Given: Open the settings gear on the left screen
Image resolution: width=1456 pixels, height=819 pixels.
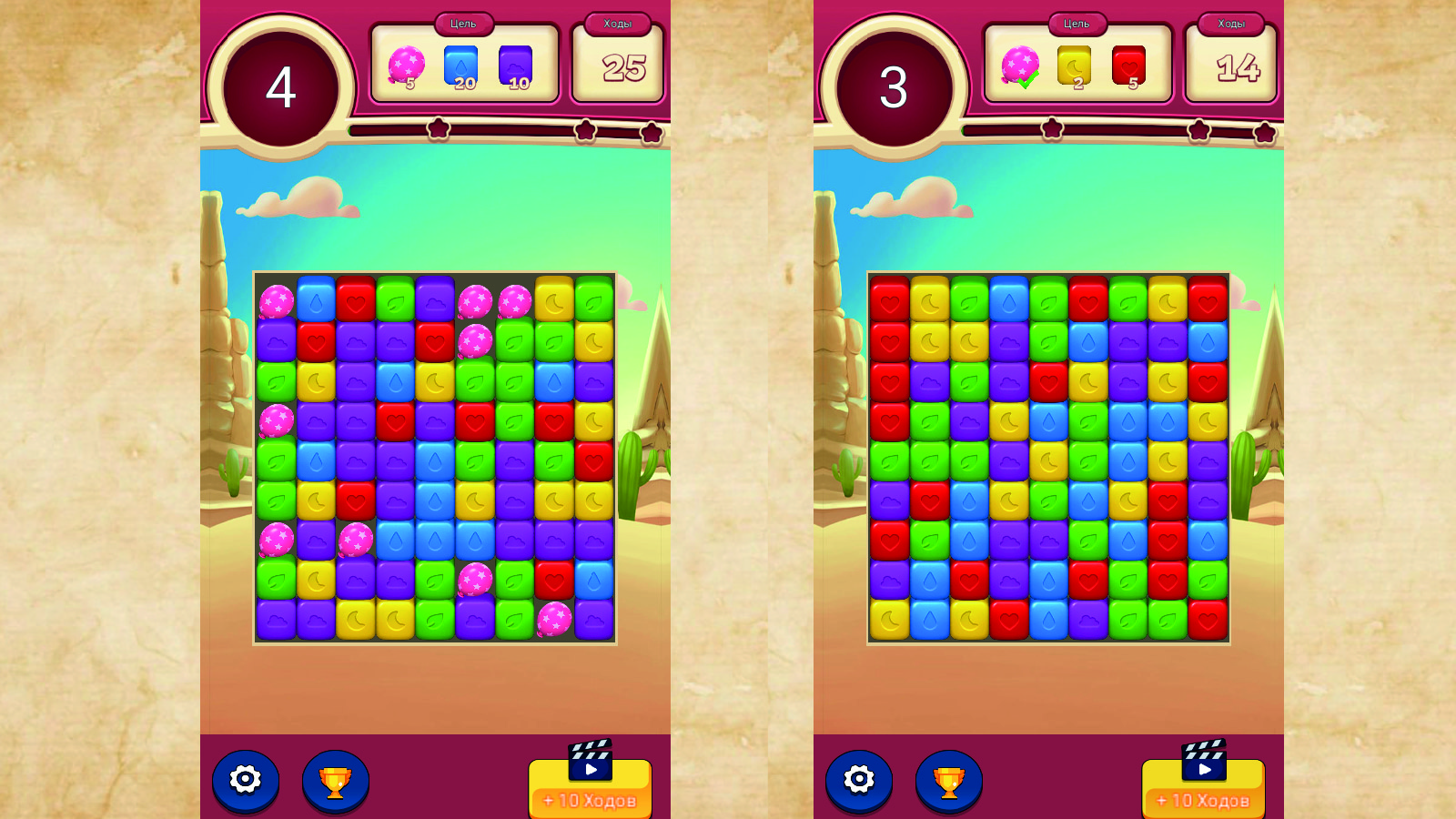Looking at the screenshot, I should tap(244, 780).
